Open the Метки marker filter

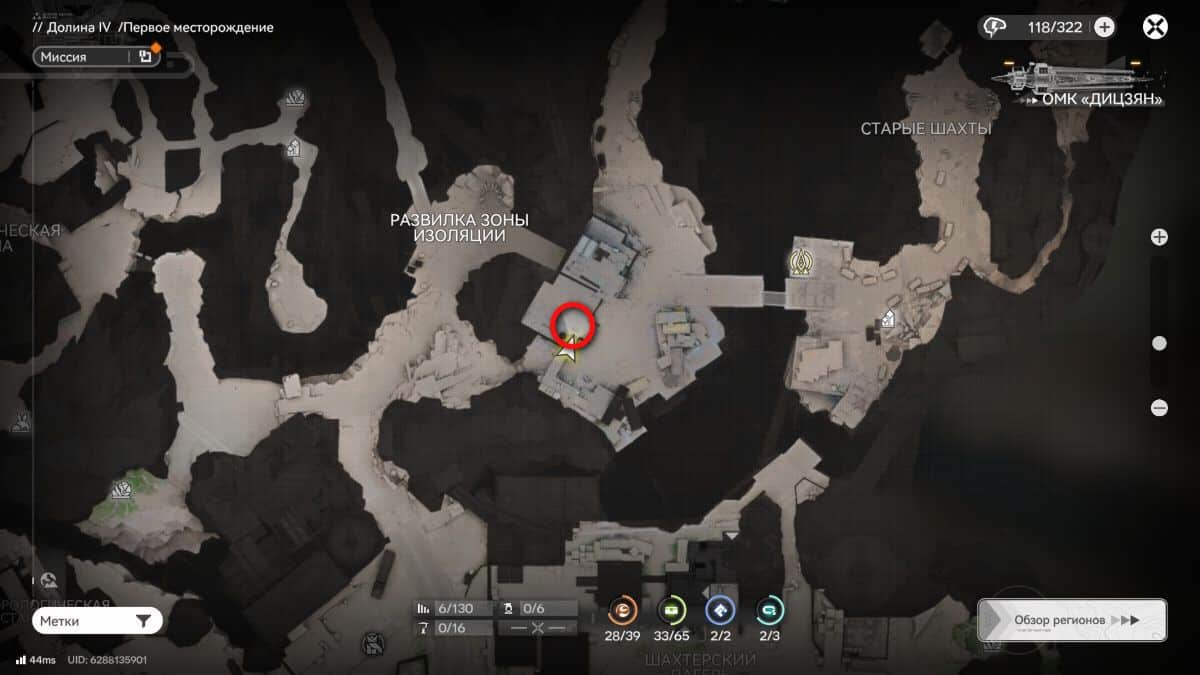coord(97,621)
